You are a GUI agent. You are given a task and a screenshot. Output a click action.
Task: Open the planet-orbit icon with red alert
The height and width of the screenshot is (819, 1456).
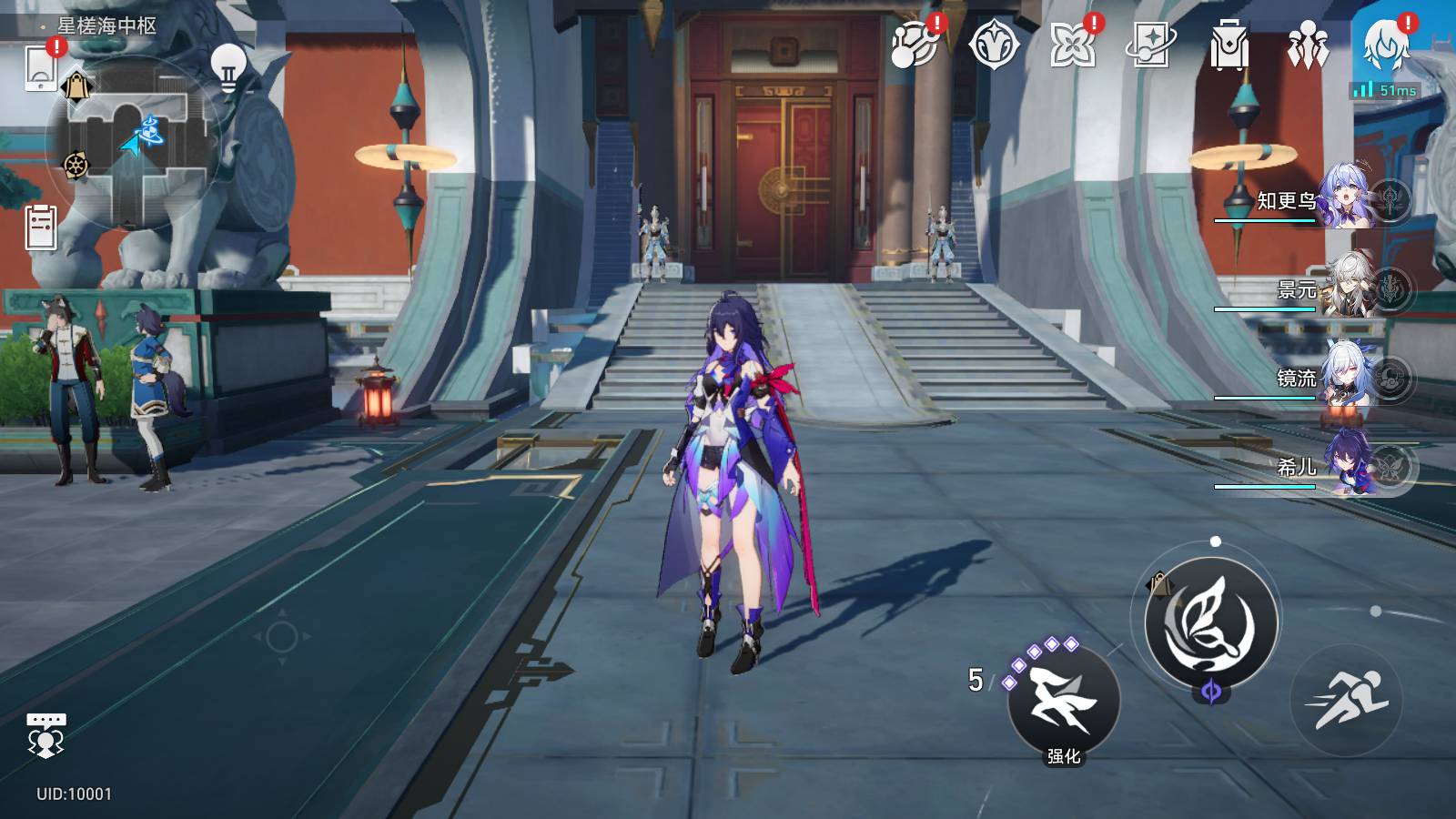tap(915, 44)
